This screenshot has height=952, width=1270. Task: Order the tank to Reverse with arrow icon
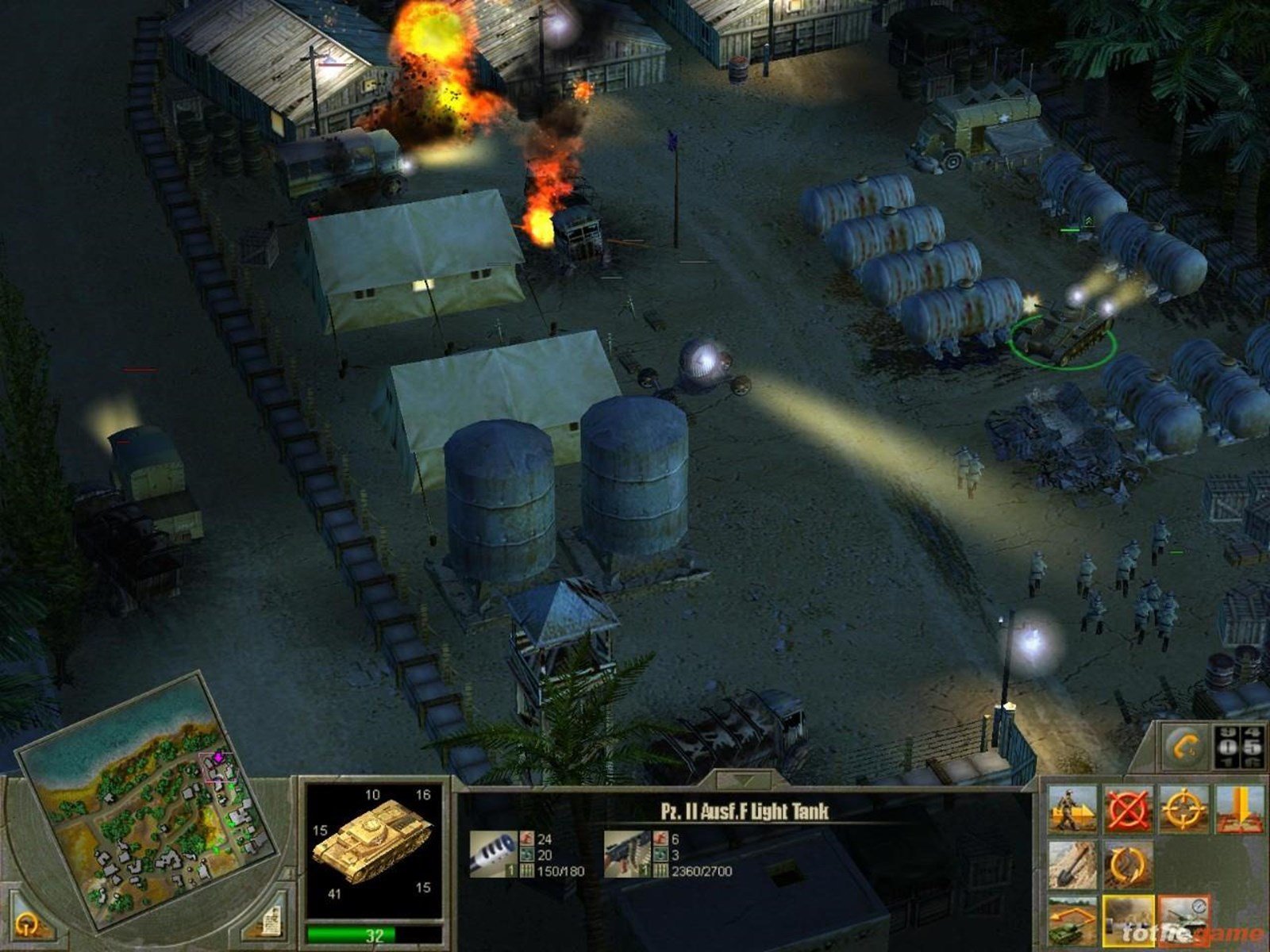(1071, 920)
